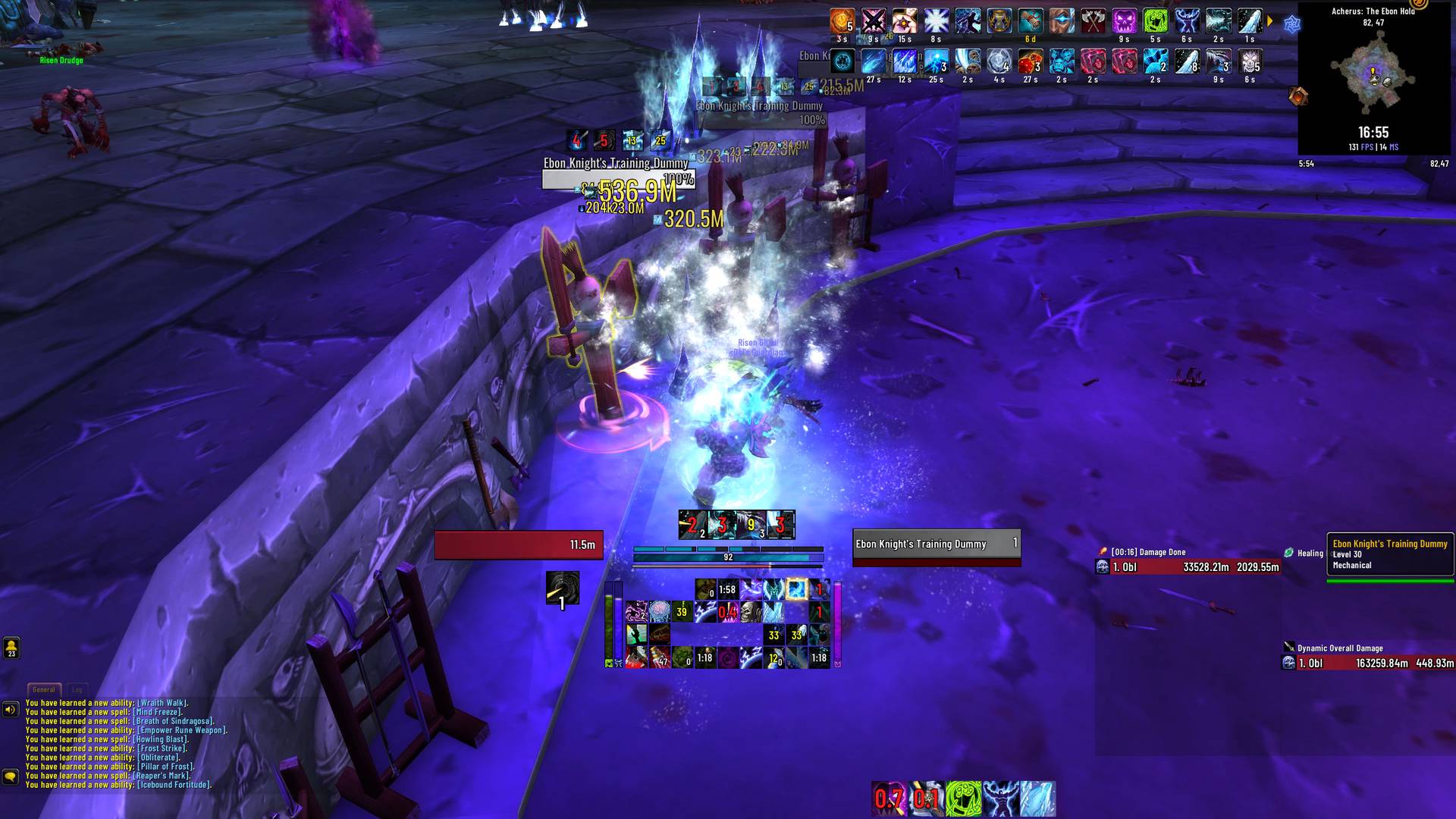Screen dimensions: 1456x819
Task: Expand hidden buffs with the yellow arrow
Action: 1269,21
